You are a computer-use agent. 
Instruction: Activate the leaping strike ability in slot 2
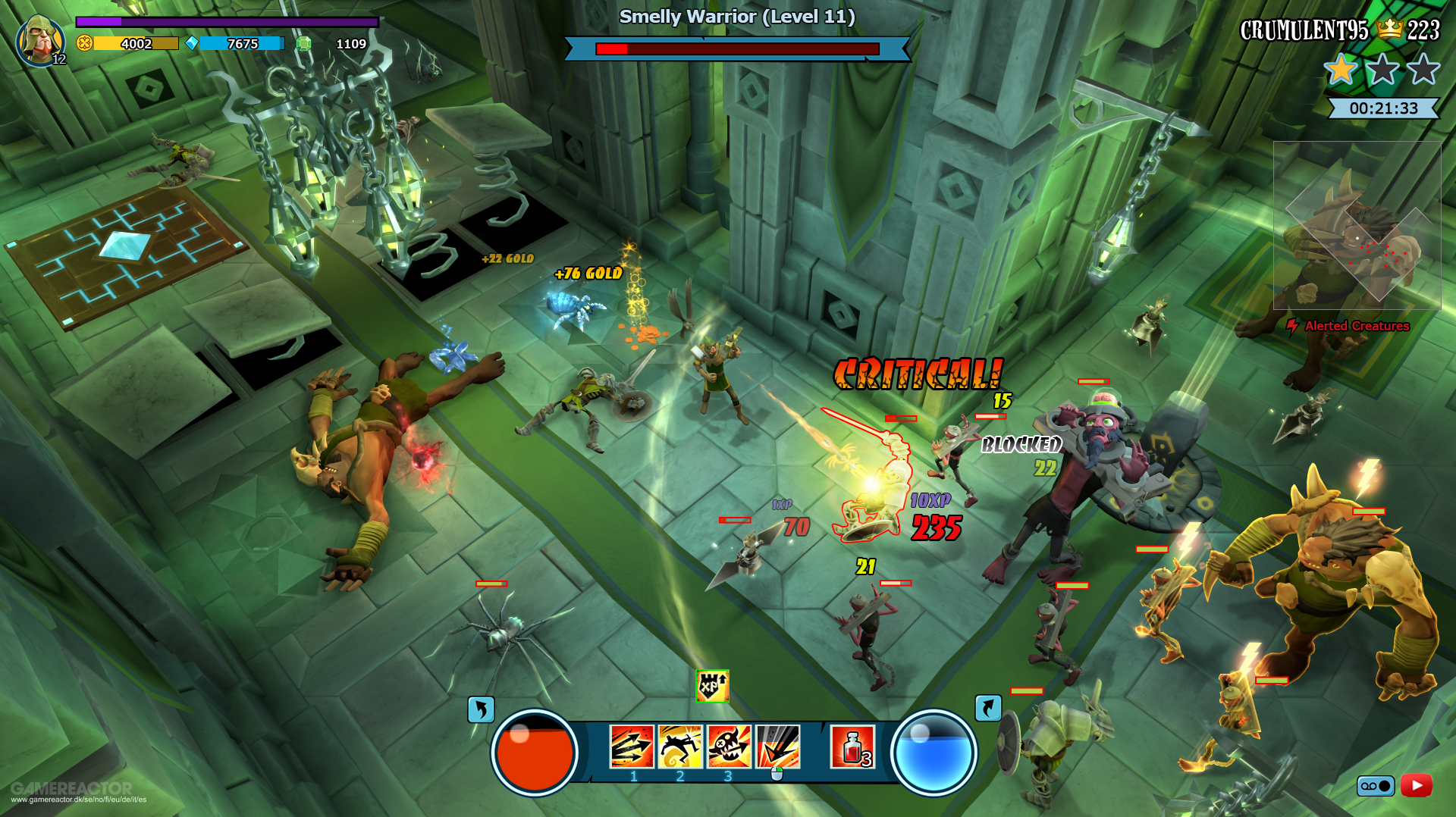click(x=679, y=745)
